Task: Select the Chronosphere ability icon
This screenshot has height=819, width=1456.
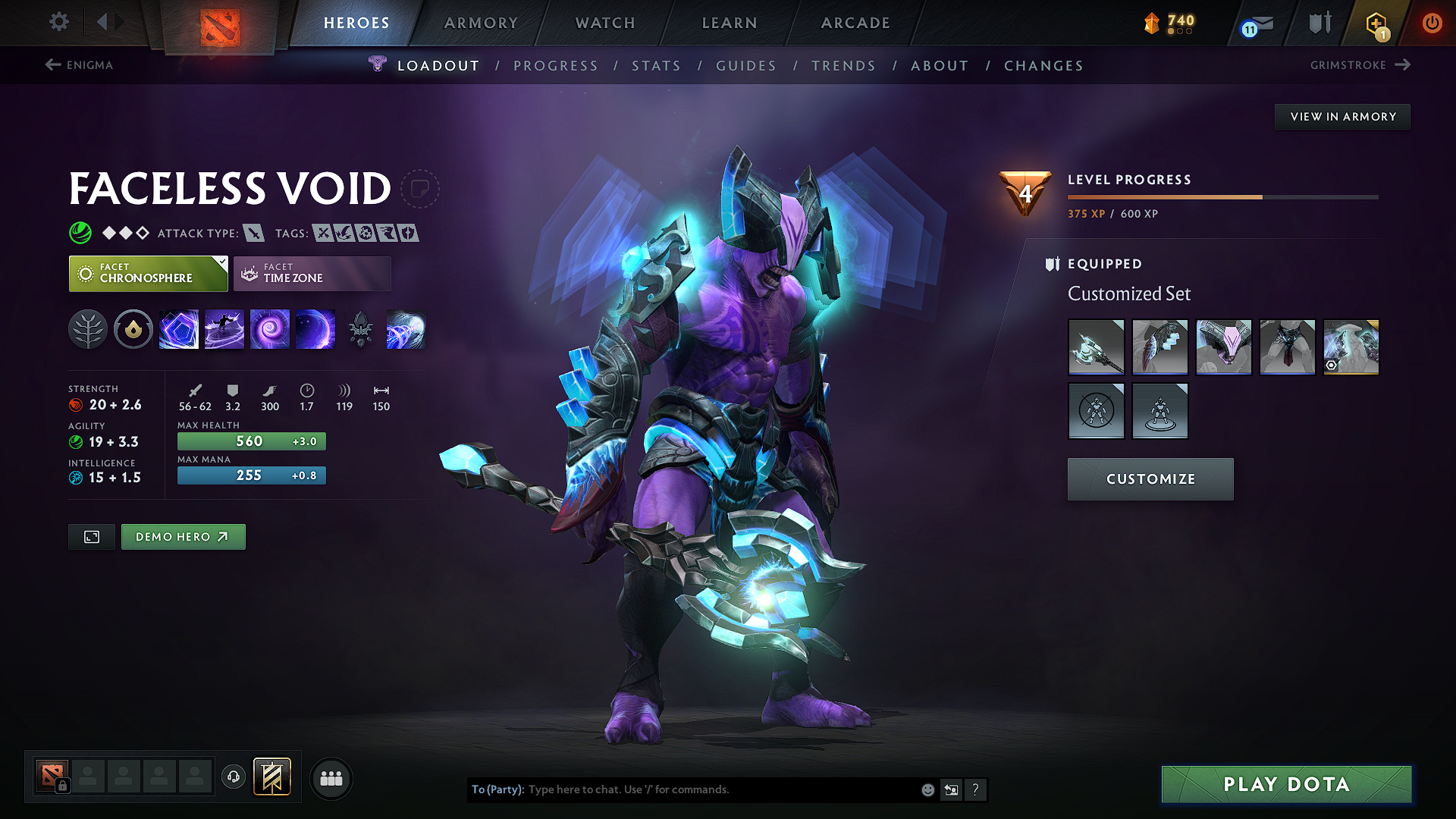Action: [x=315, y=330]
